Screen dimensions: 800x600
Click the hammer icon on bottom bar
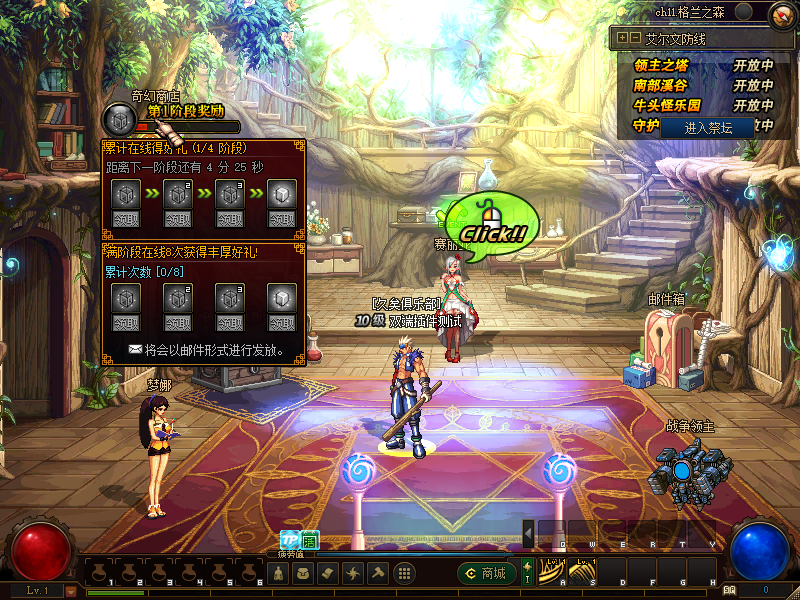pyautogui.click(x=378, y=573)
